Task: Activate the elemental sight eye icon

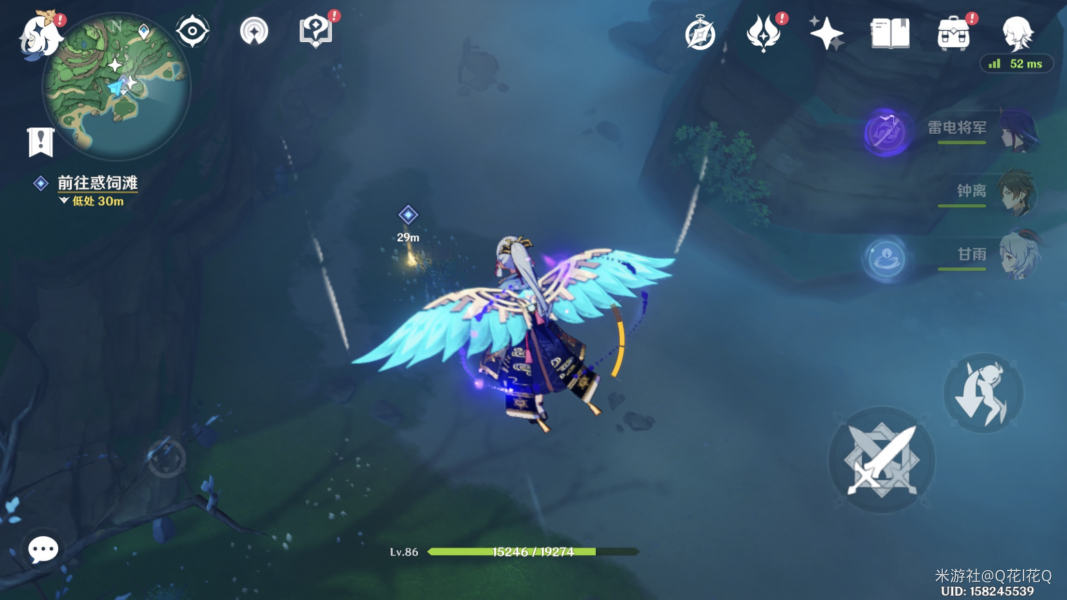Action: pyautogui.click(x=192, y=31)
